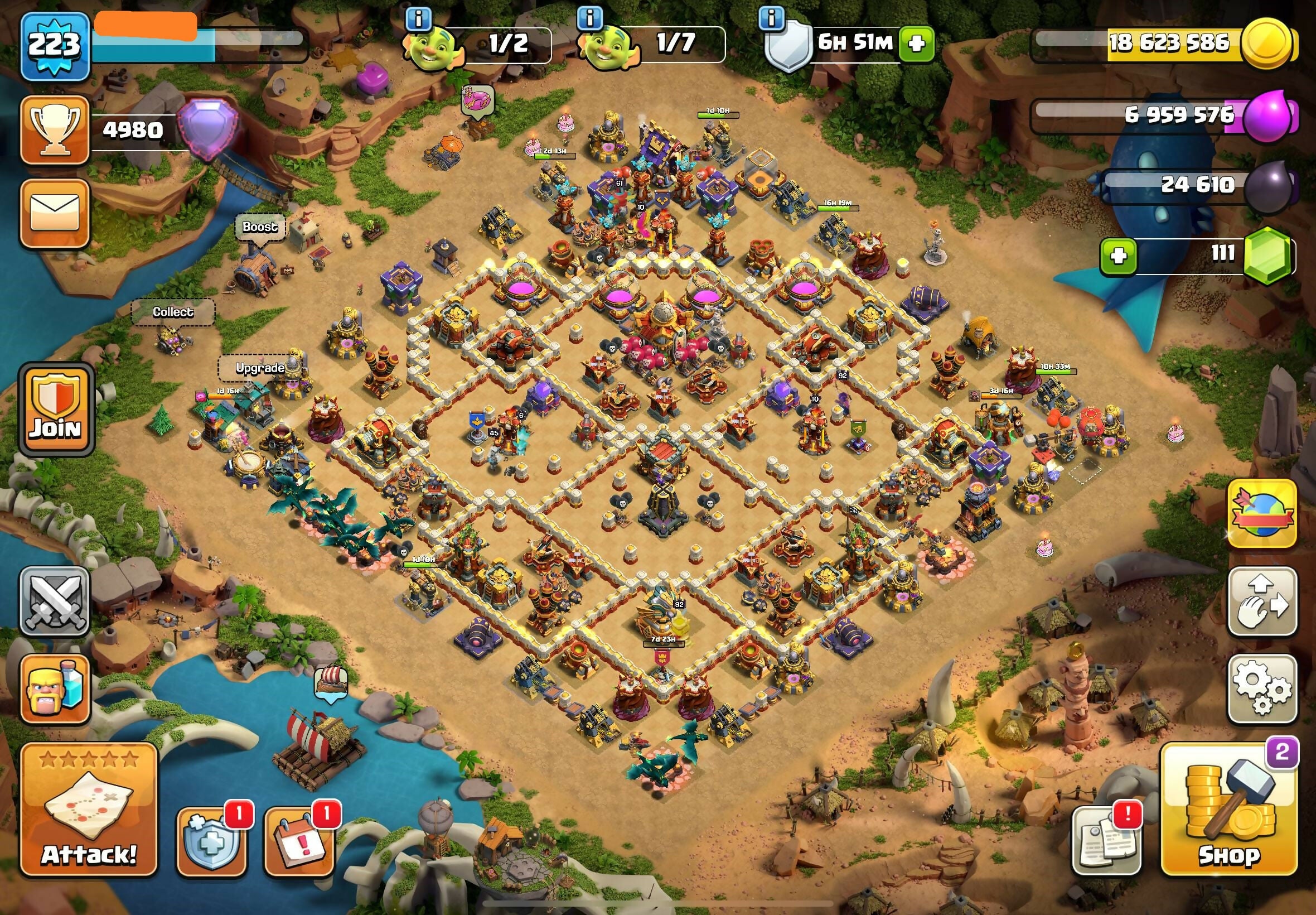The width and height of the screenshot is (1316, 915).
Task: Tap the Collect bubble
Action: [x=173, y=312]
